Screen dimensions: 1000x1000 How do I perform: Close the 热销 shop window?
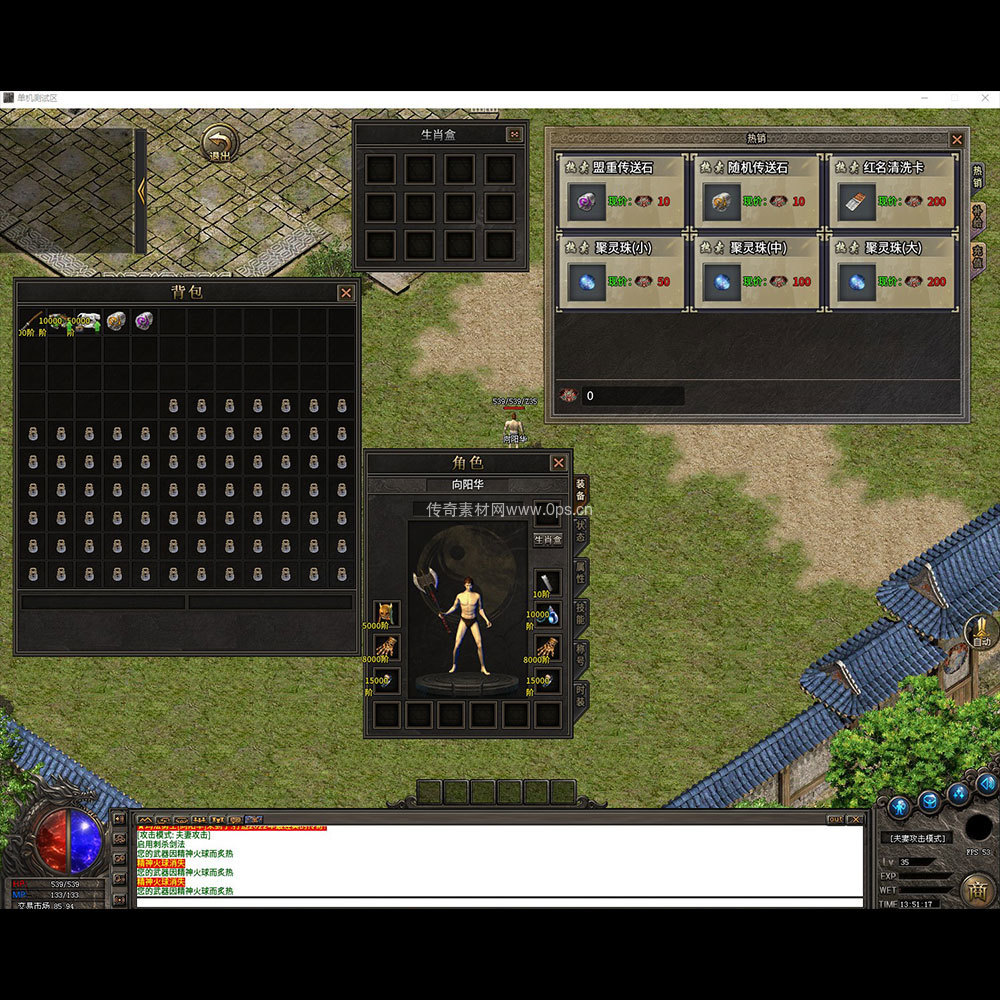tap(957, 140)
